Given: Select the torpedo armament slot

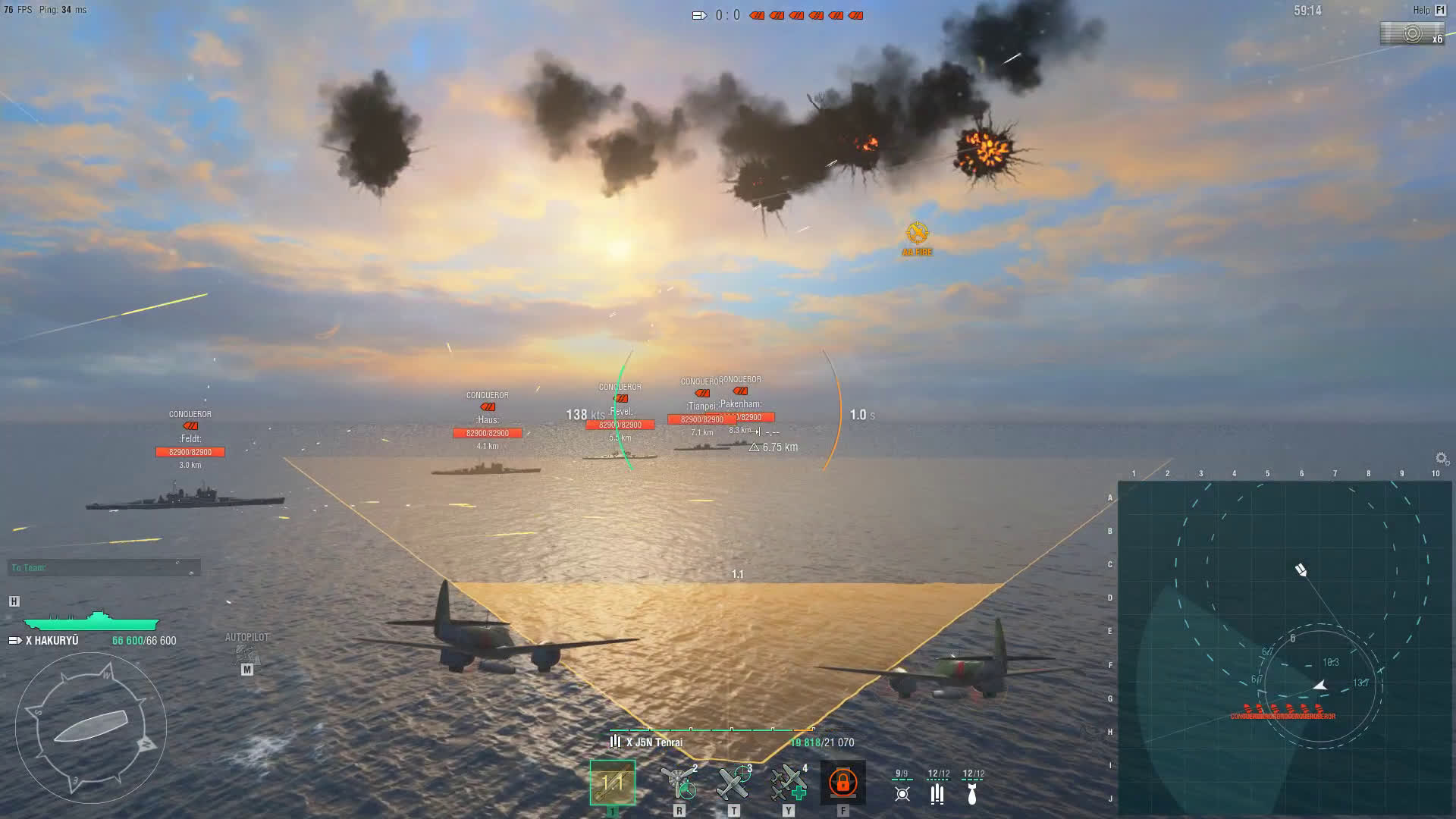Looking at the screenshot, I should coord(612,782).
